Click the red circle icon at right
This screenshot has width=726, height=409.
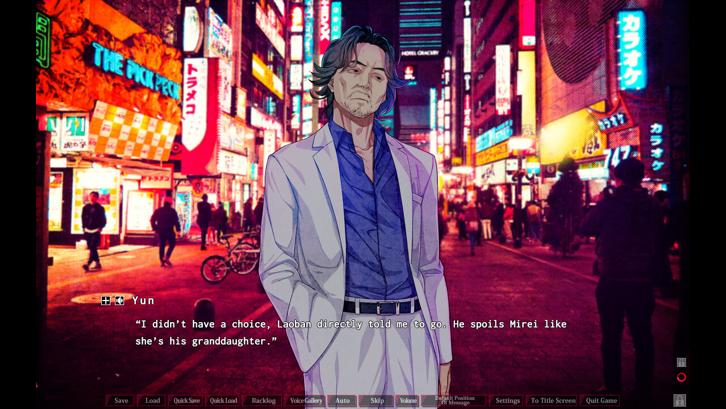click(681, 378)
